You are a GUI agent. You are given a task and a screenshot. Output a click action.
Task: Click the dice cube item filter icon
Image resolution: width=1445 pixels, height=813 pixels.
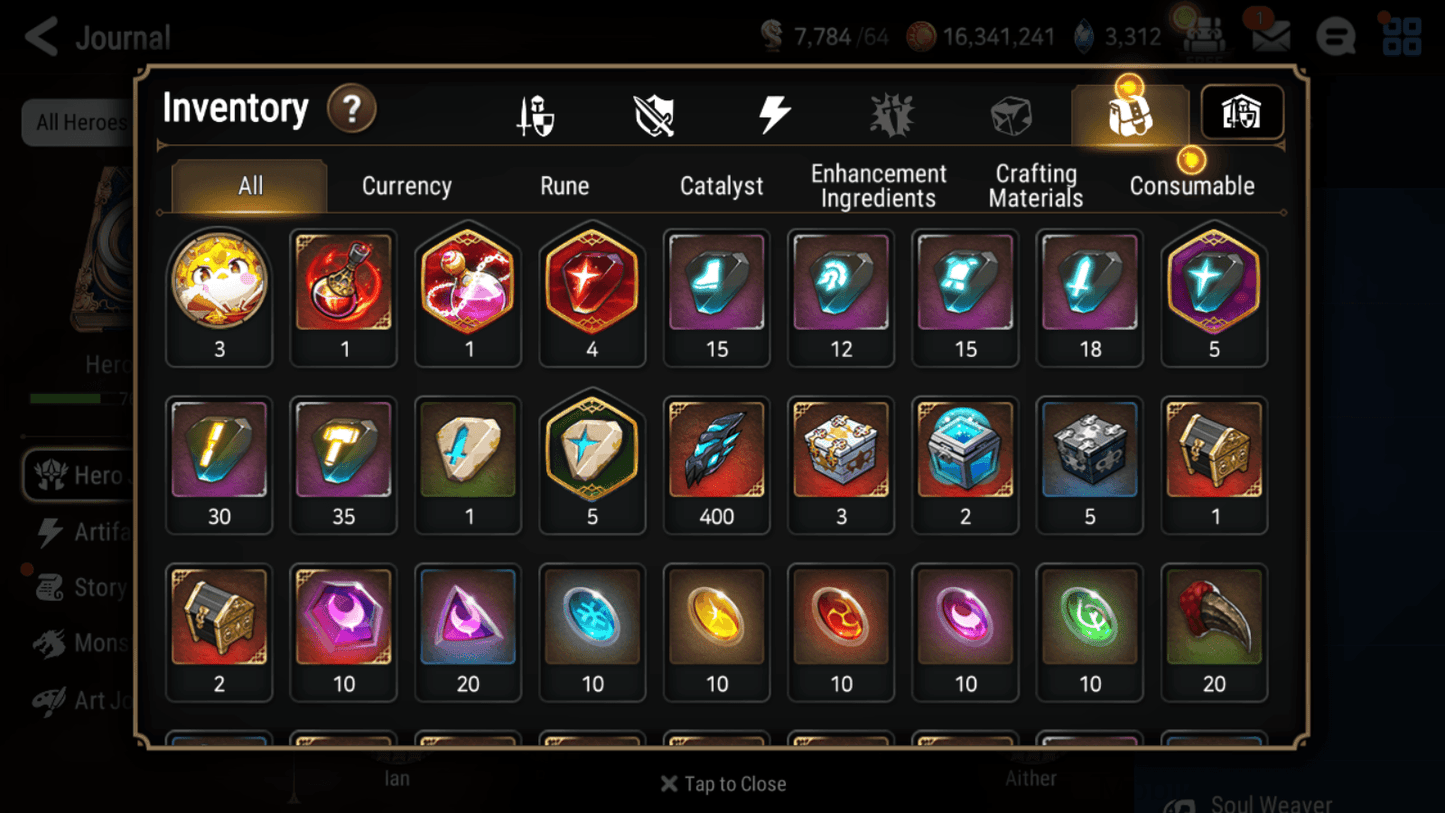pos(1011,113)
